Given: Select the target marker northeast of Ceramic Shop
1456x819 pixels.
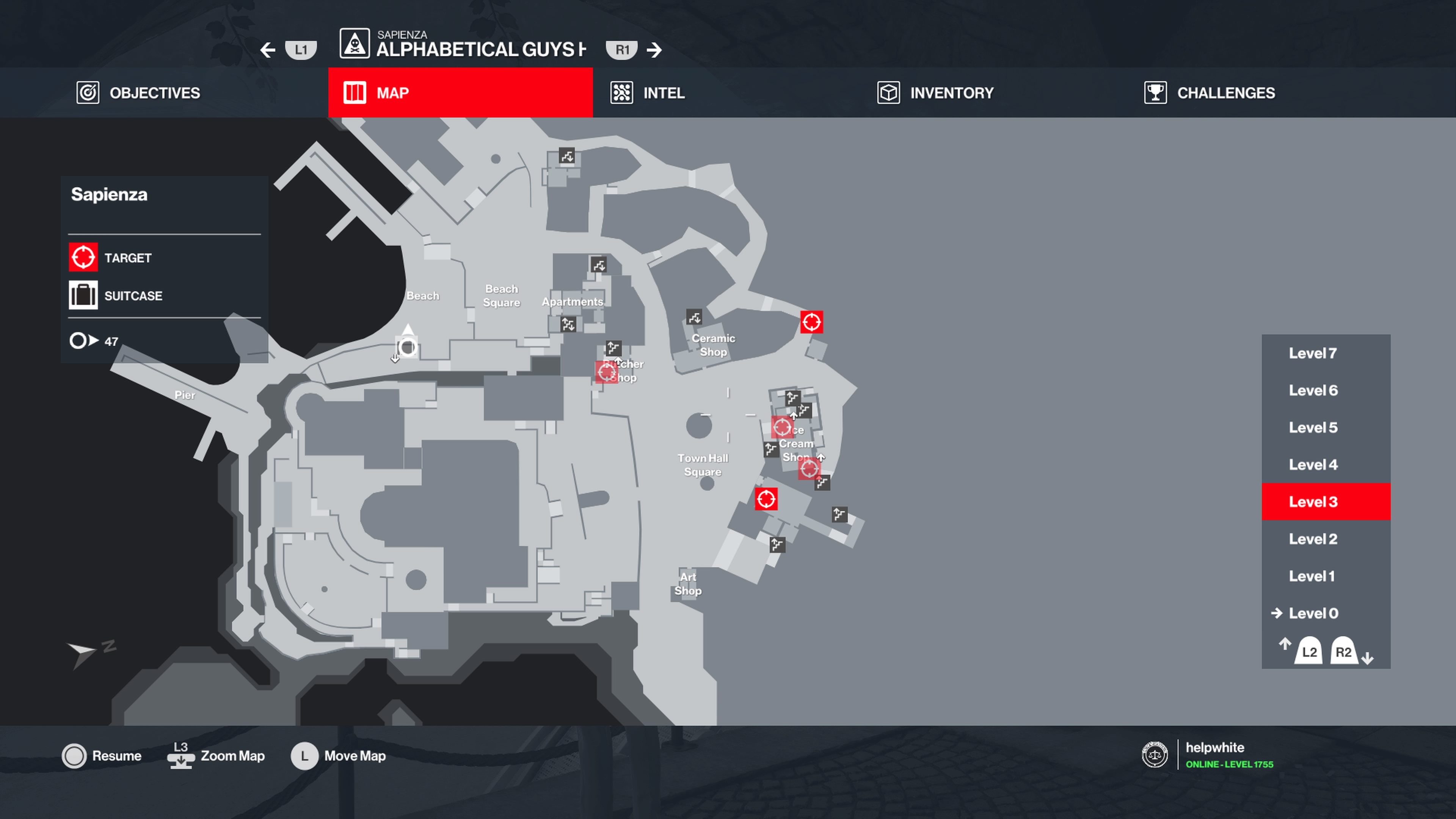Looking at the screenshot, I should pos(812,322).
